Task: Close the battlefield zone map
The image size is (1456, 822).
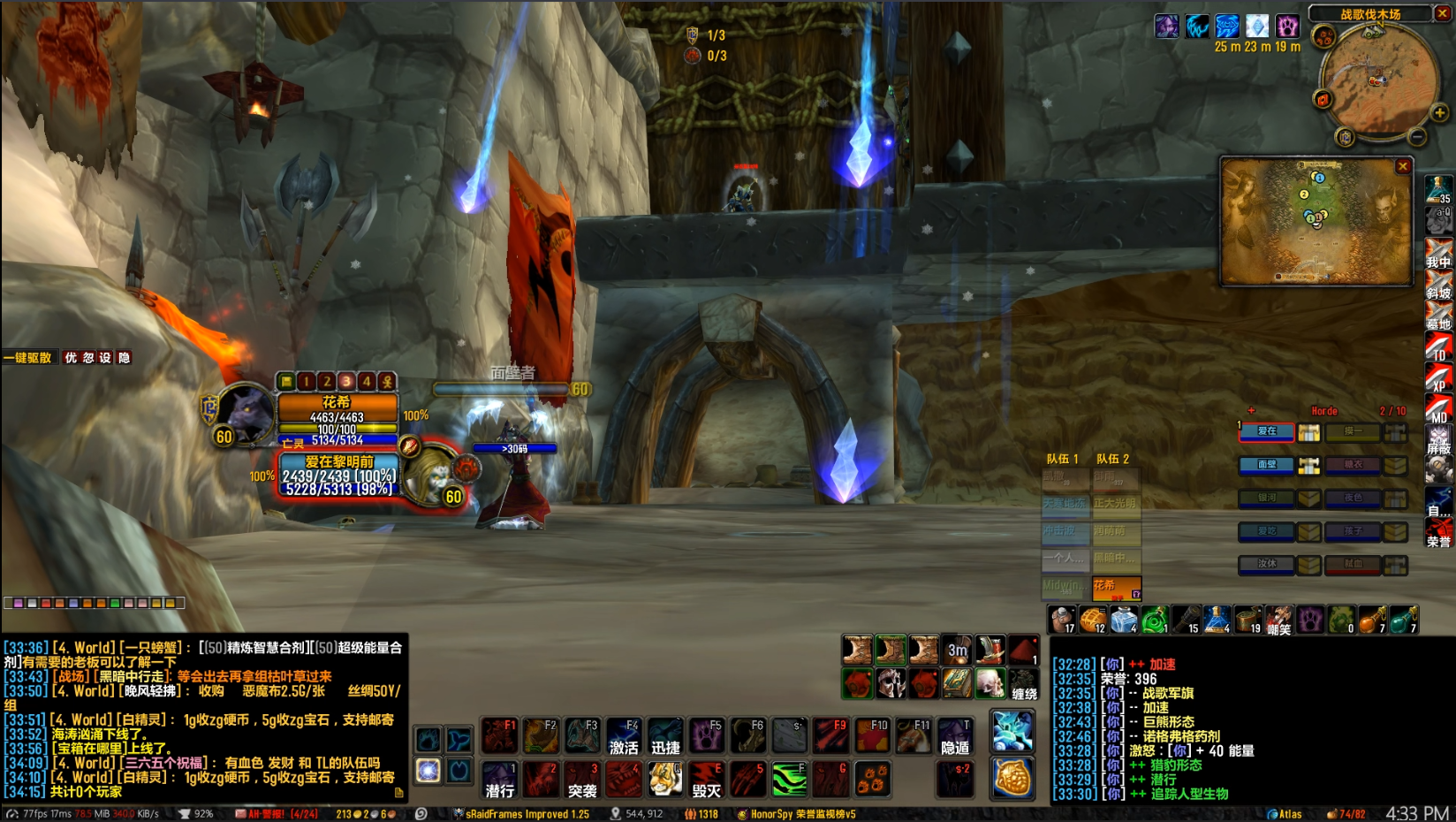Action: pyautogui.click(x=1402, y=166)
